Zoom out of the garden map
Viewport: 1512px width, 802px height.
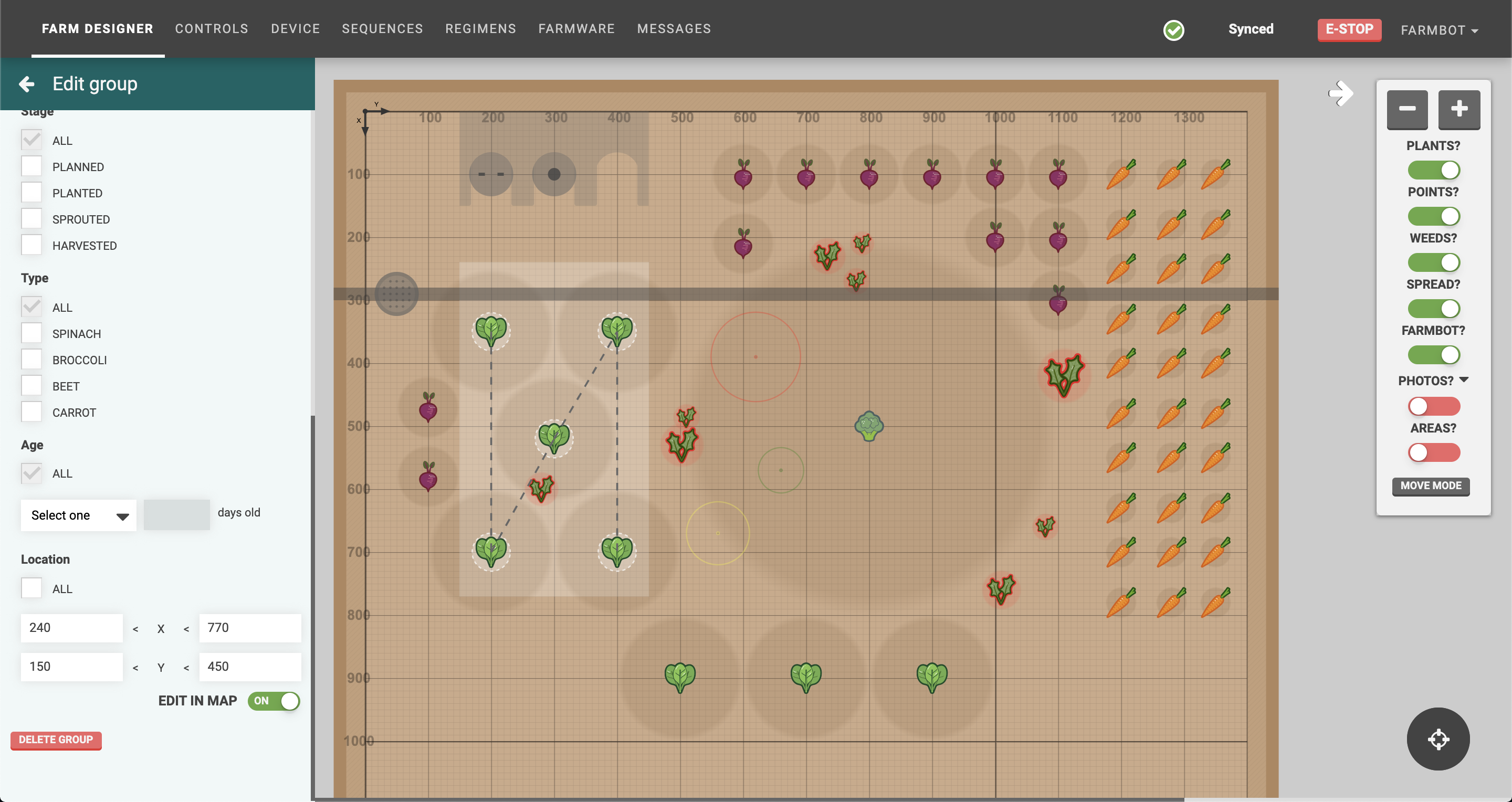tap(1407, 110)
